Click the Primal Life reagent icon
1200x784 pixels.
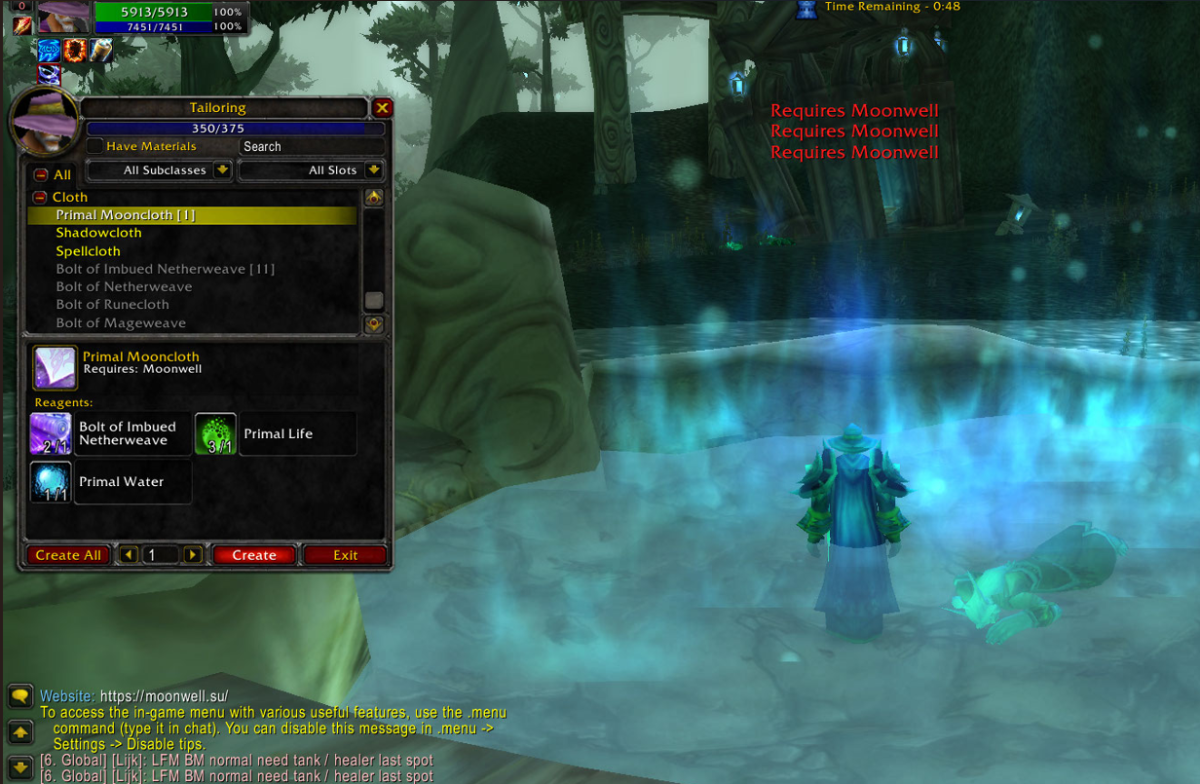215,433
